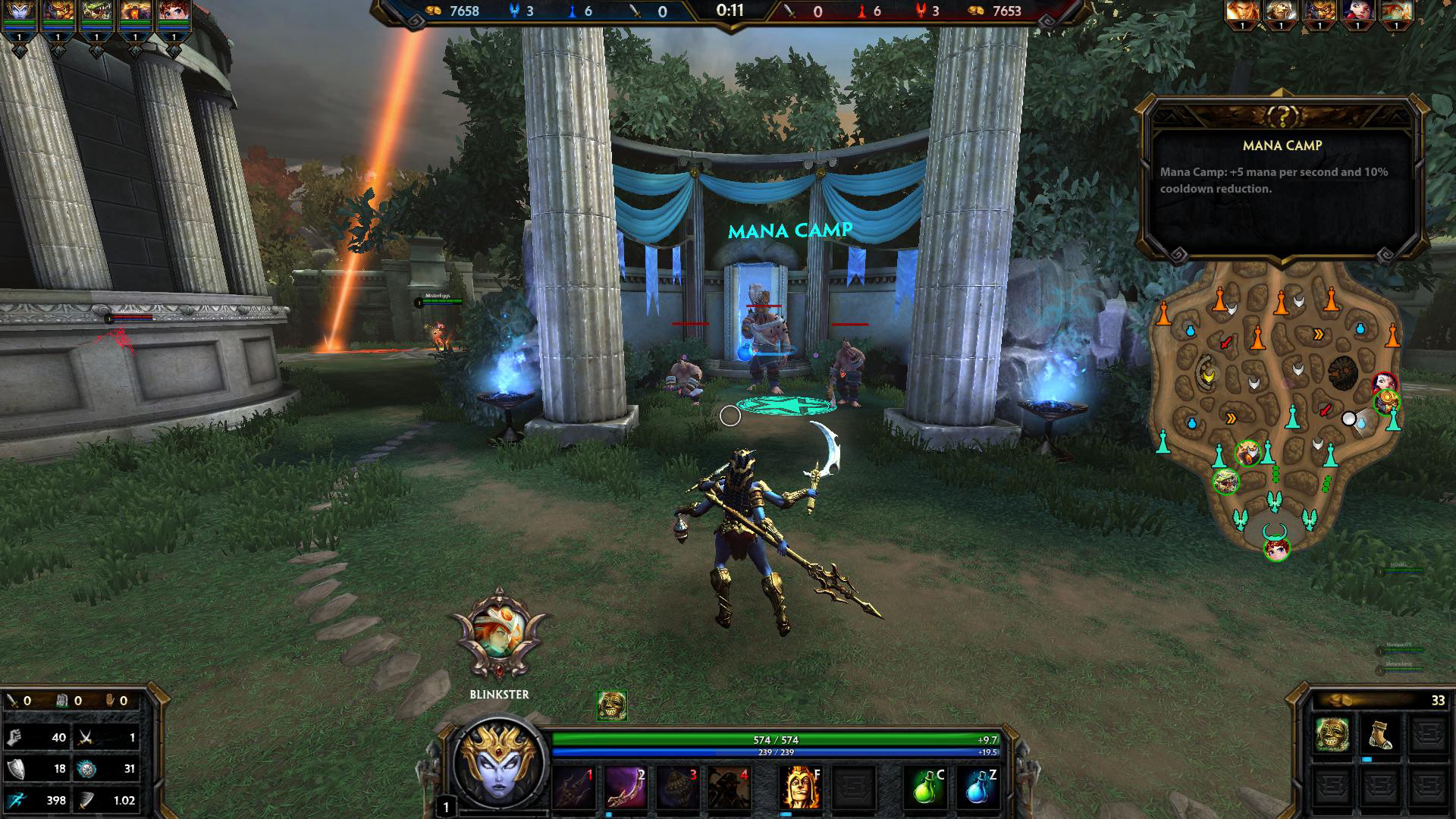Click the fire giant icon on the minimap
The image size is (1456, 819).
point(1342,373)
